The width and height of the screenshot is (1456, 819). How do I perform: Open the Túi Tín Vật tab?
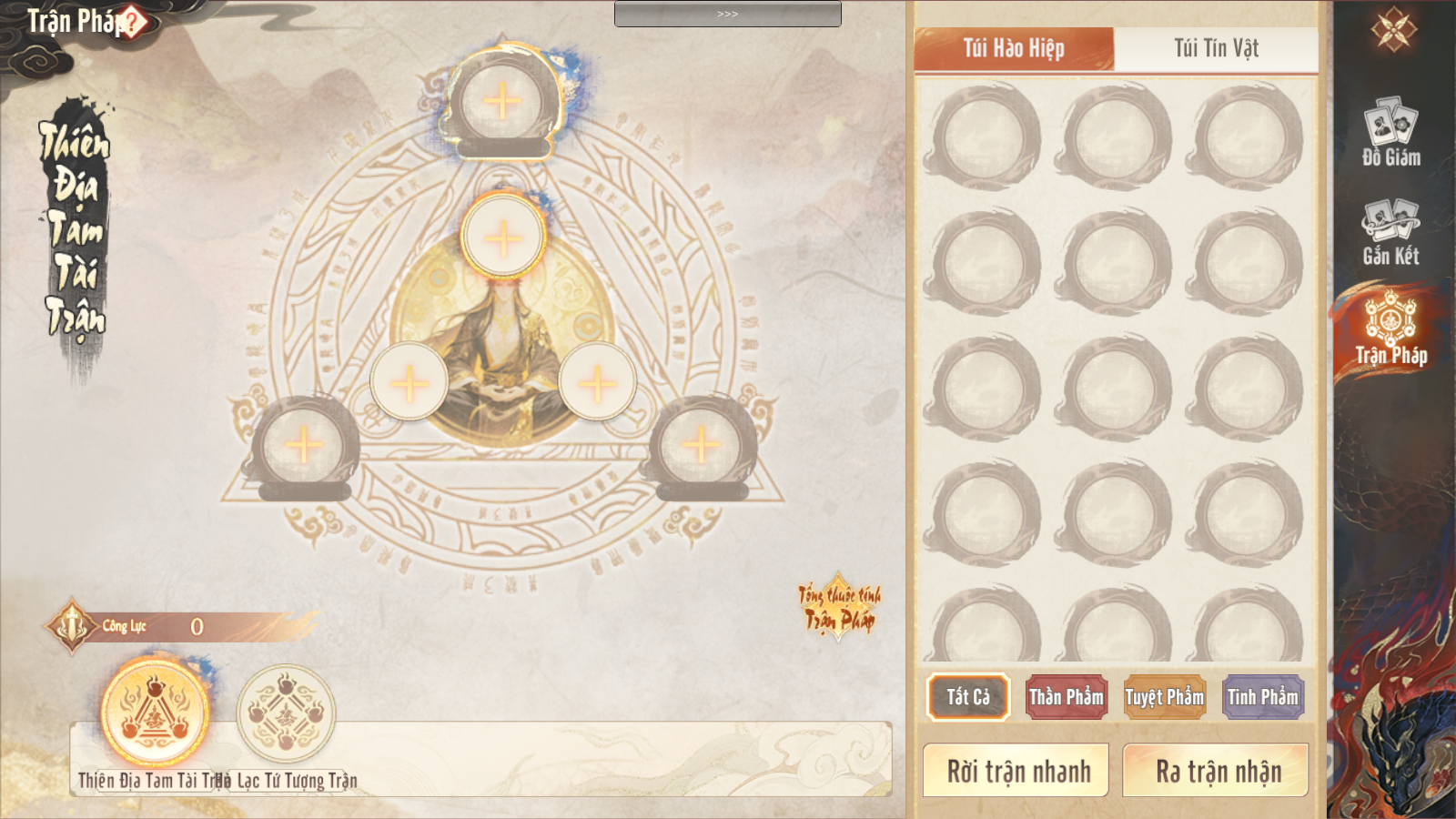1216,48
